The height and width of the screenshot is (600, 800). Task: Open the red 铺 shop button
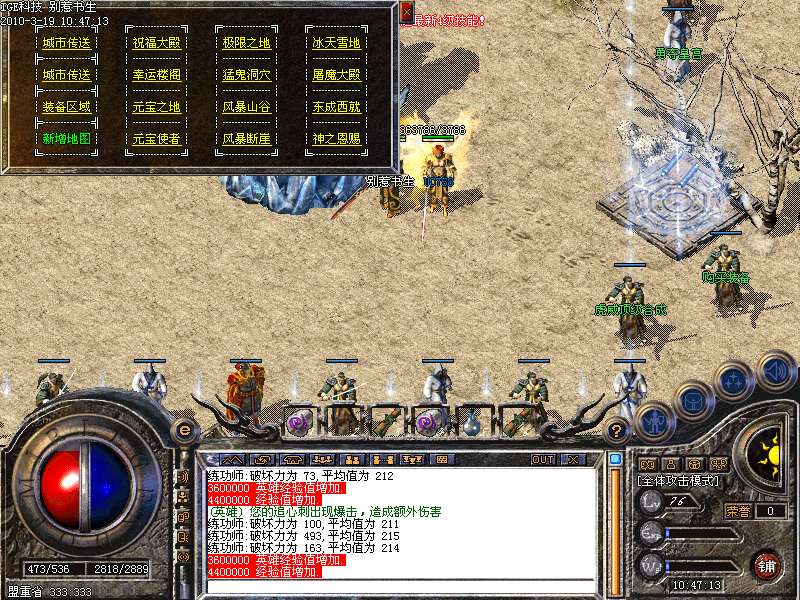click(767, 565)
